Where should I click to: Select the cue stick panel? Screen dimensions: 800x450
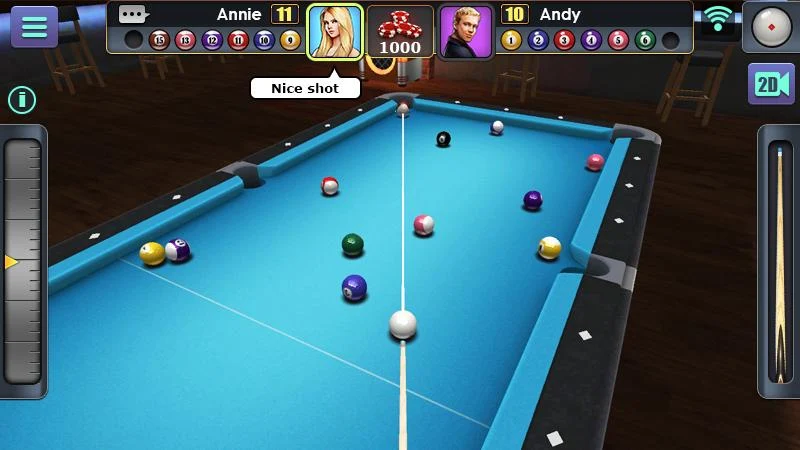[779, 262]
